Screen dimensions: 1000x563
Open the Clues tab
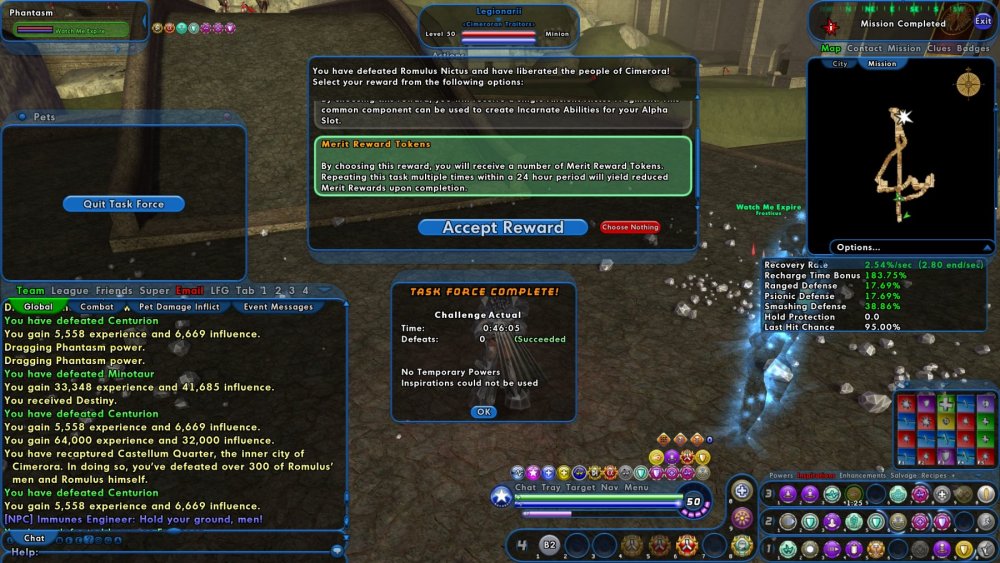[x=939, y=48]
